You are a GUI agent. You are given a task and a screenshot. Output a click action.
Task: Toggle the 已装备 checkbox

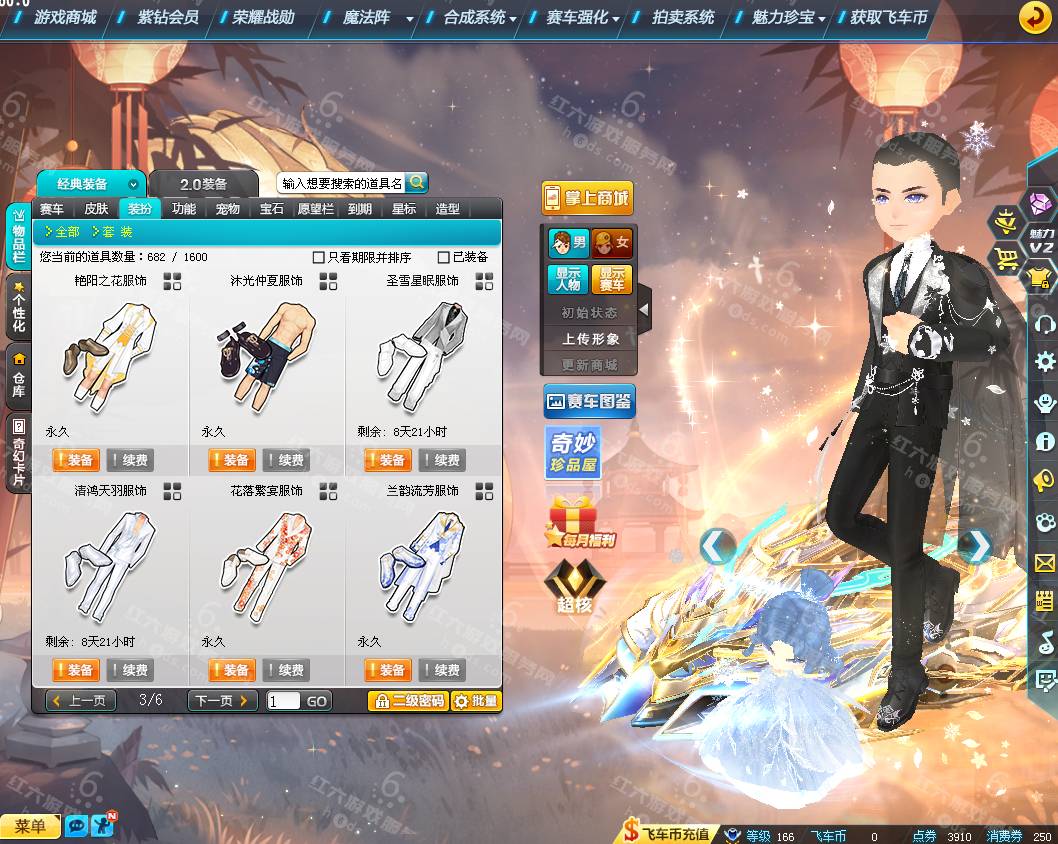point(444,258)
